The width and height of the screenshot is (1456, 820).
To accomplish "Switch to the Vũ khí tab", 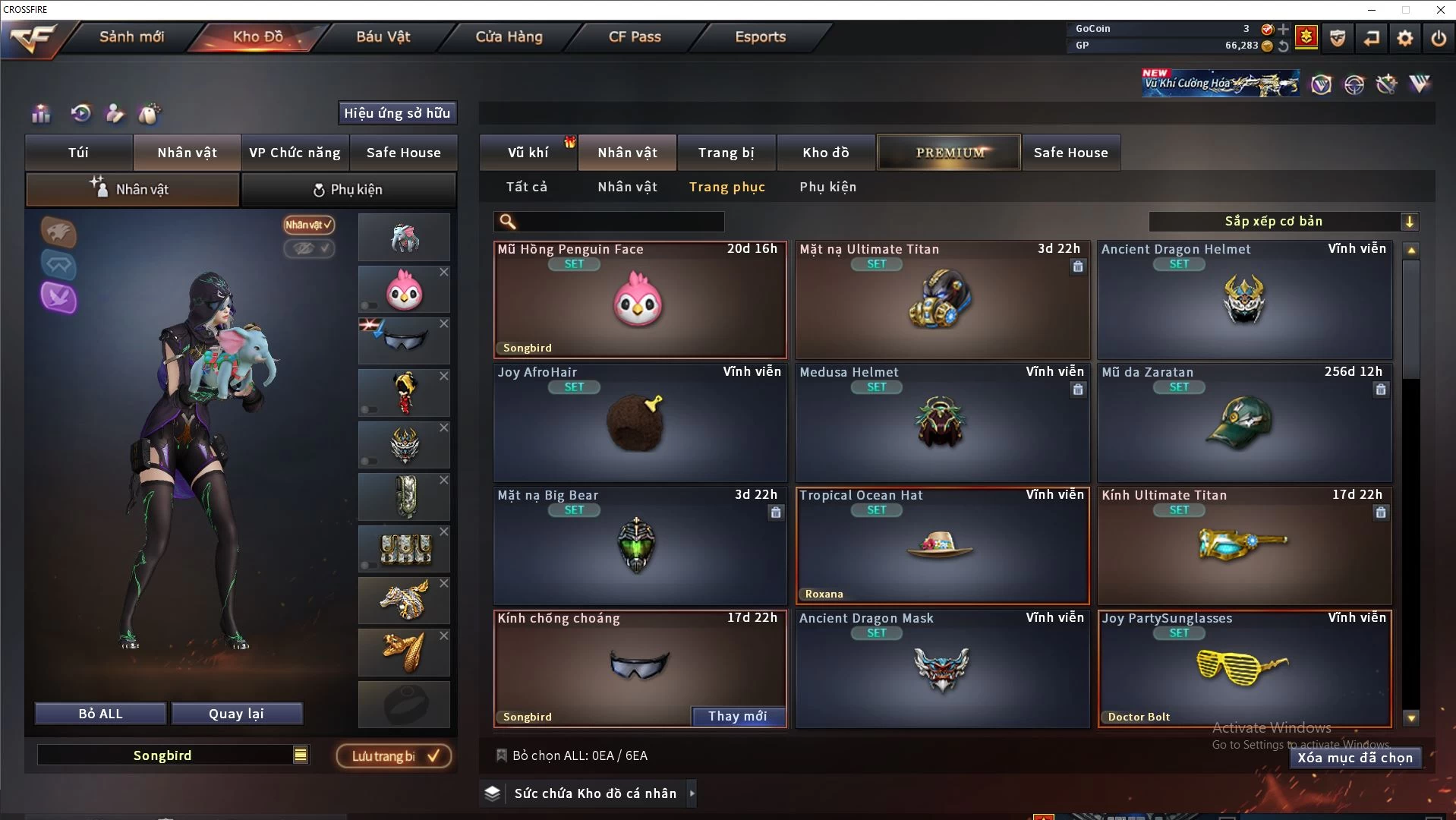I will 528,153.
